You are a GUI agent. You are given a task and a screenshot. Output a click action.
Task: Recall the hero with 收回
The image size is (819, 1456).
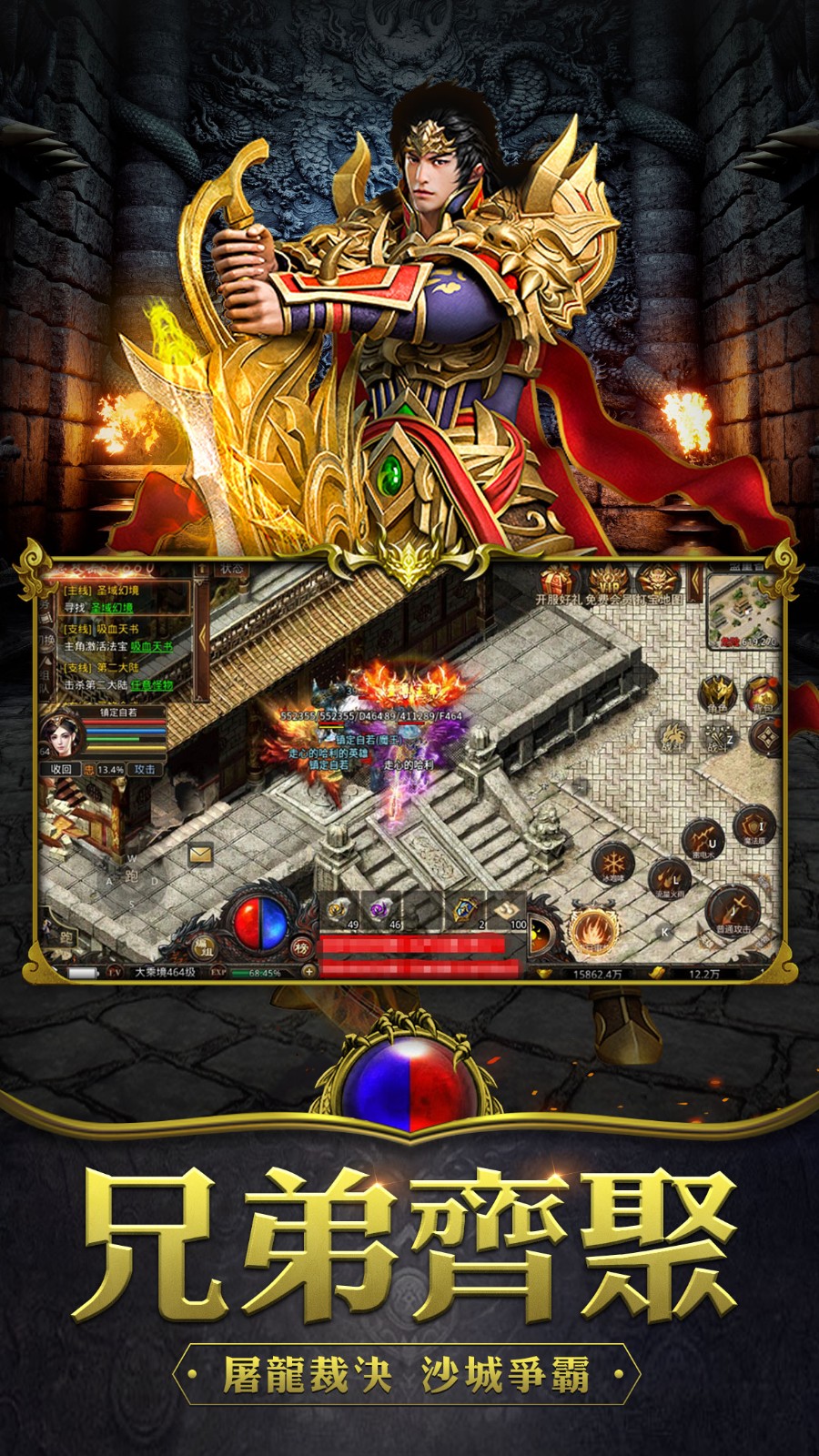pyautogui.click(x=61, y=769)
